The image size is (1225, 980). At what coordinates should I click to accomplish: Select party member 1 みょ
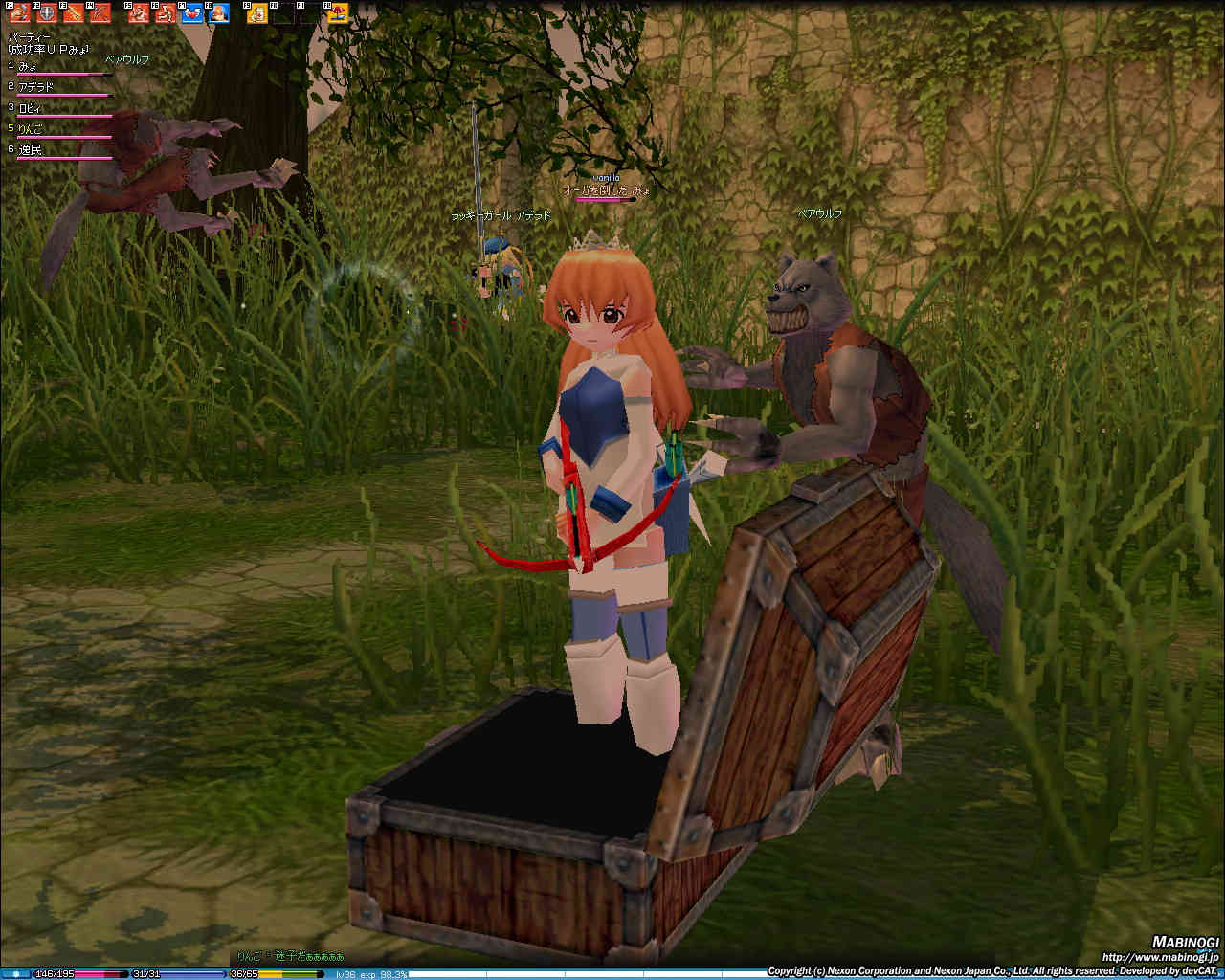pyautogui.click(x=29, y=66)
